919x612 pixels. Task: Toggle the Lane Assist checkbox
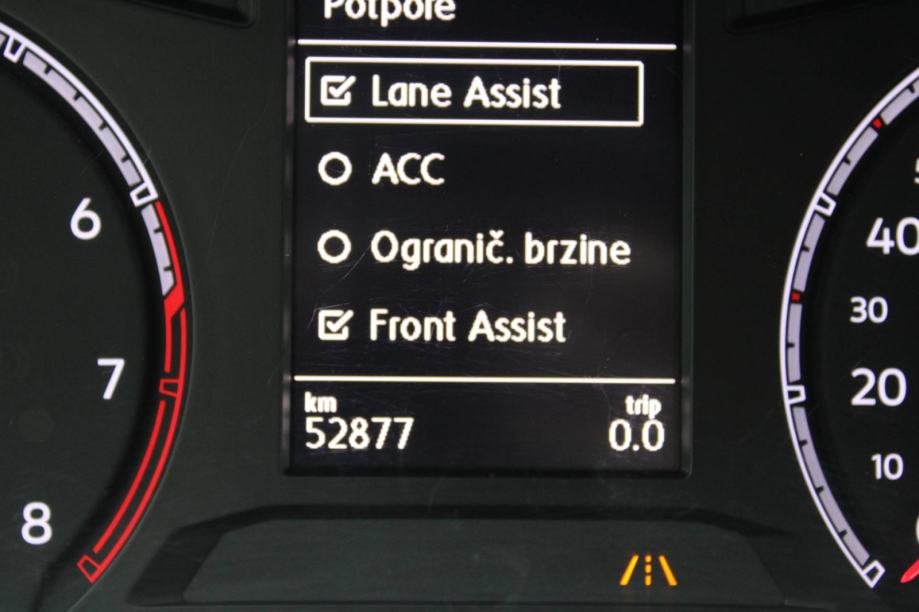tap(338, 93)
